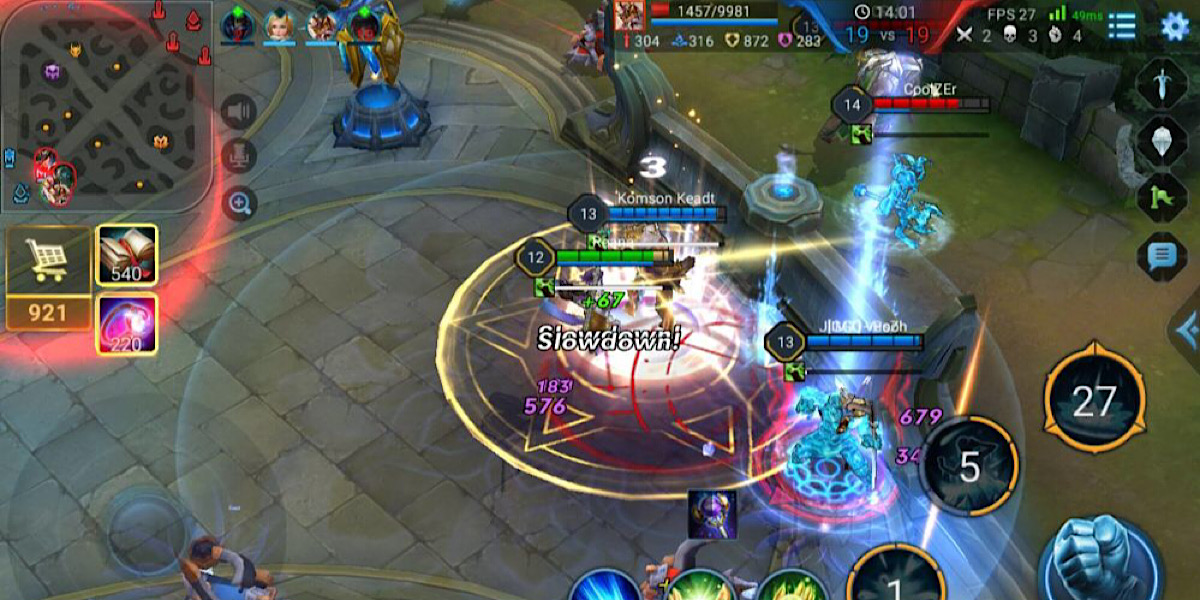The image size is (1200, 600).
Task: Send the shield signal
Action: tap(1160, 141)
